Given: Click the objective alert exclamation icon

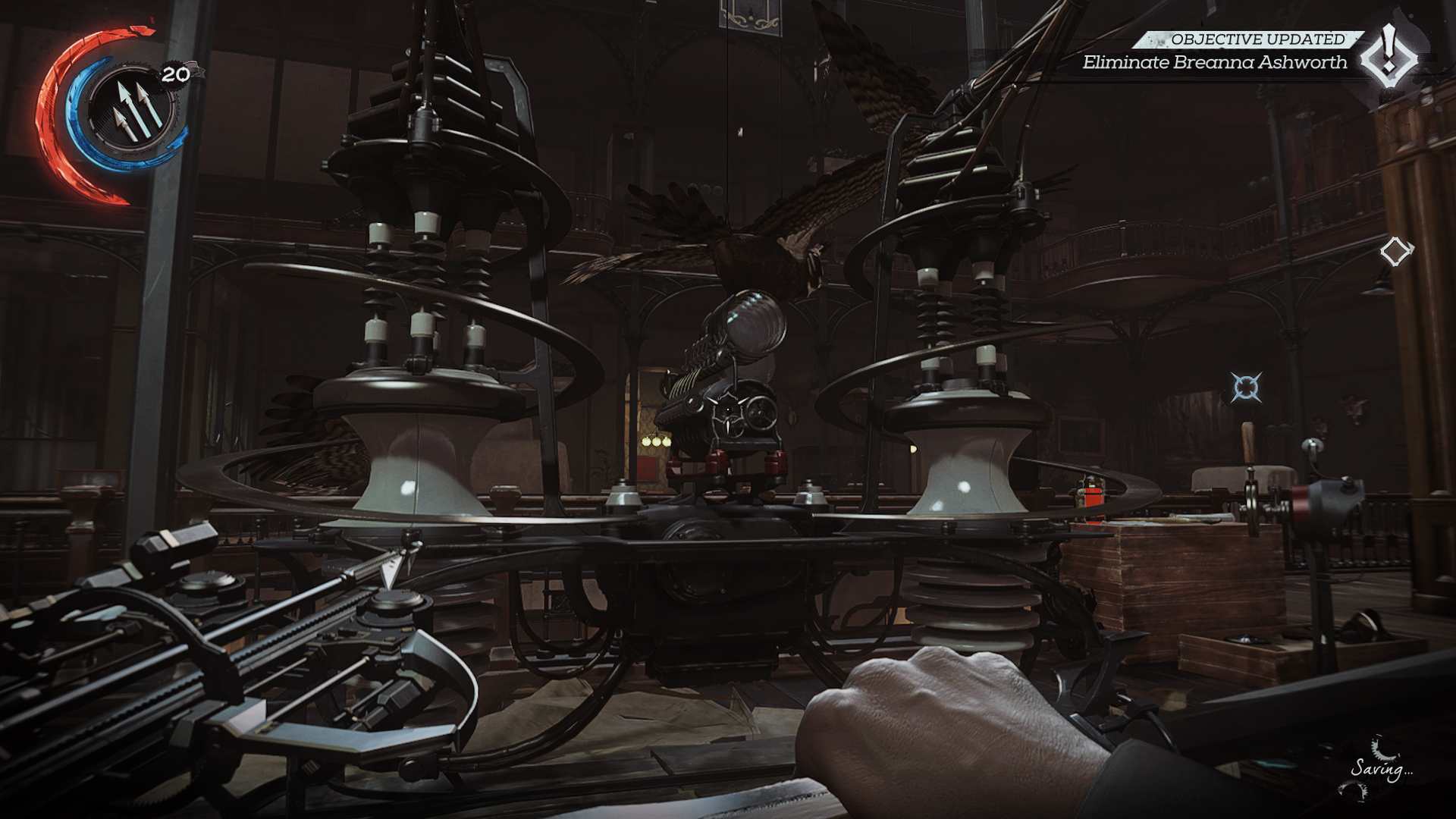Looking at the screenshot, I should pyautogui.click(x=1389, y=55).
